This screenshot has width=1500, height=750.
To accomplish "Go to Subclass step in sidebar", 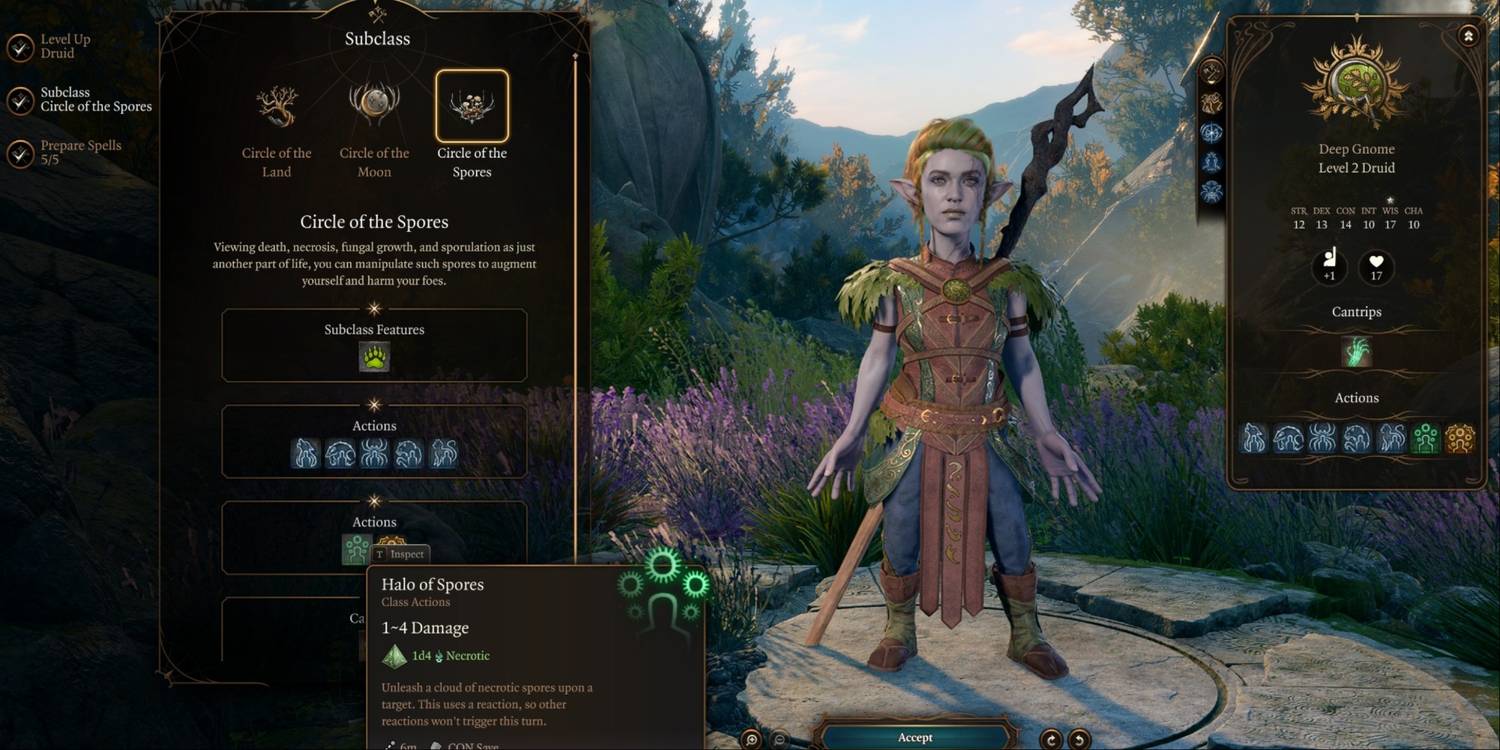I will (95, 100).
